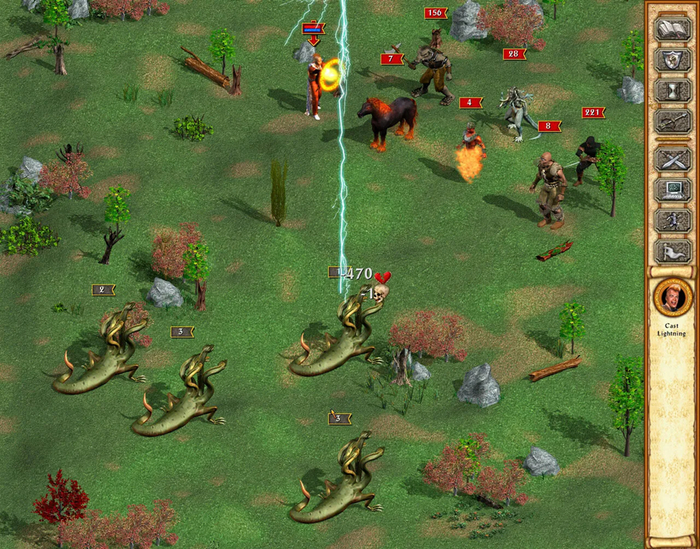The width and height of the screenshot is (700, 549).
Task: Toggle the crossed swords auto-combat button
Action: tap(670, 159)
